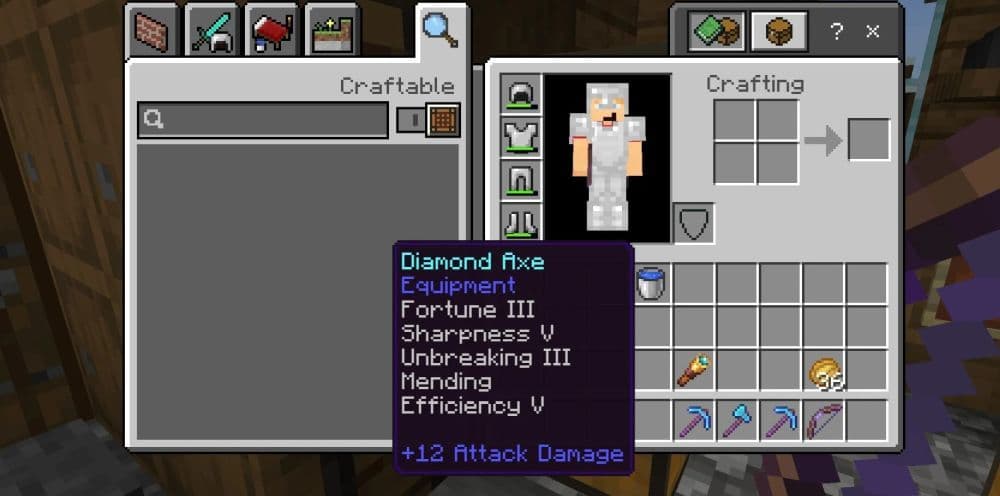This screenshot has height=496, width=1000.
Task: Close the inventory with the X button
Action: [x=872, y=31]
